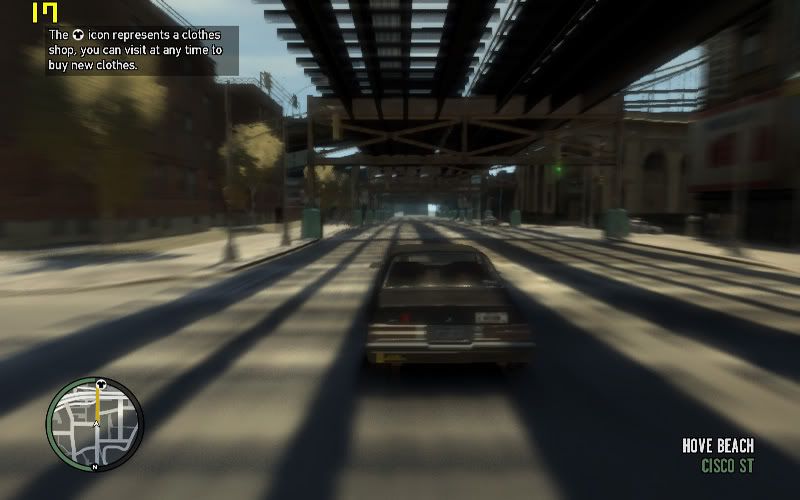Select the clothes shop T-shirt blip on radar
Image resolution: width=800 pixels, height=500 pixels.
(x=99, y=383)
